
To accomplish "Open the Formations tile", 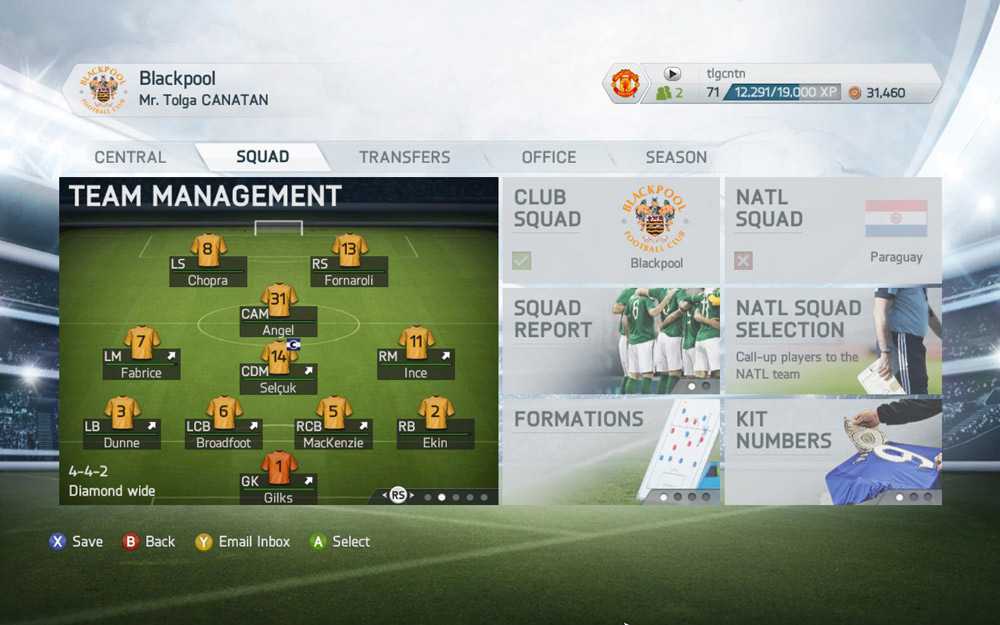I will 610,450.
